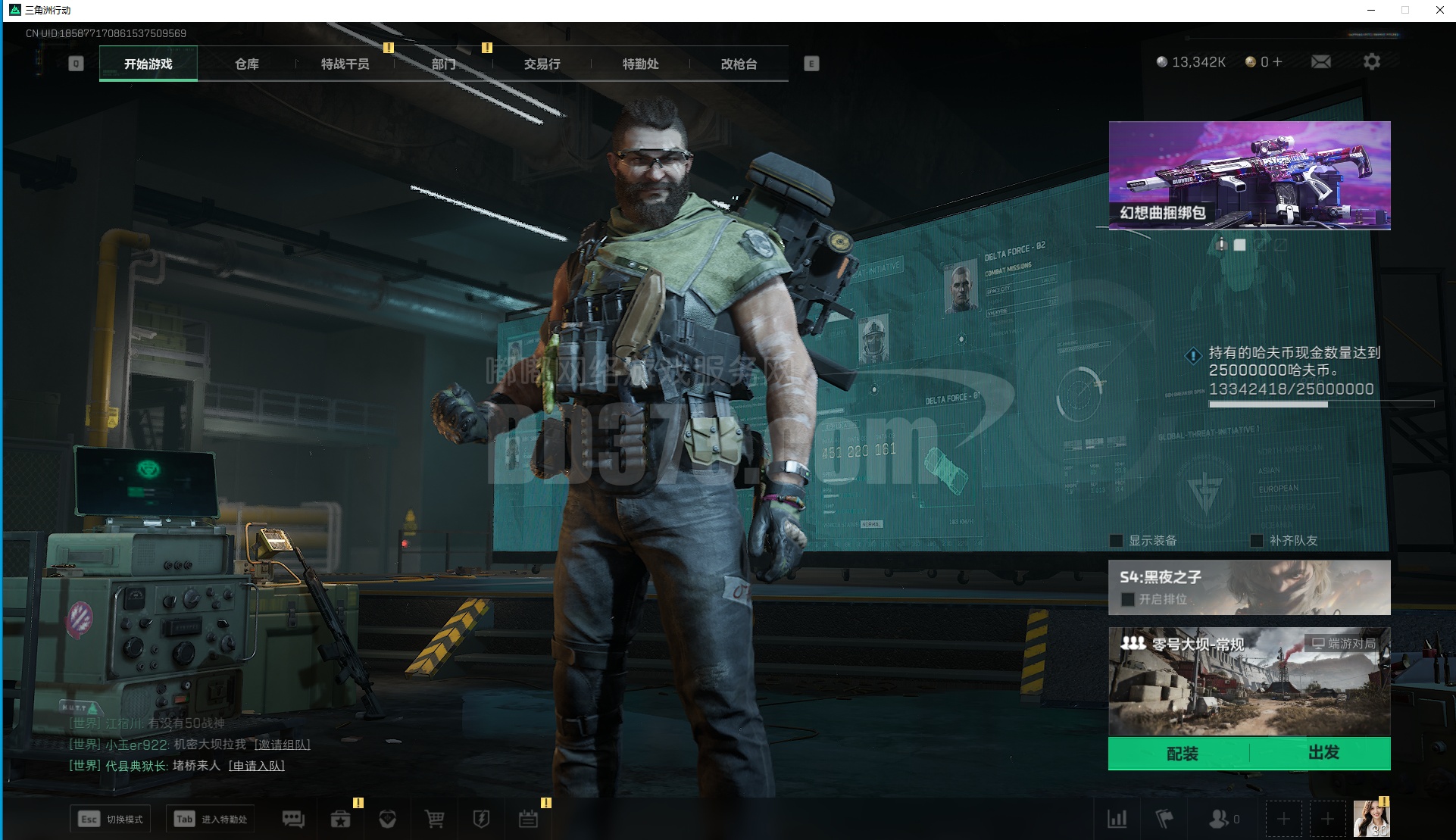Select the 部门 tab
Viewport: 1456px width, 840px height.
(443, 64)
